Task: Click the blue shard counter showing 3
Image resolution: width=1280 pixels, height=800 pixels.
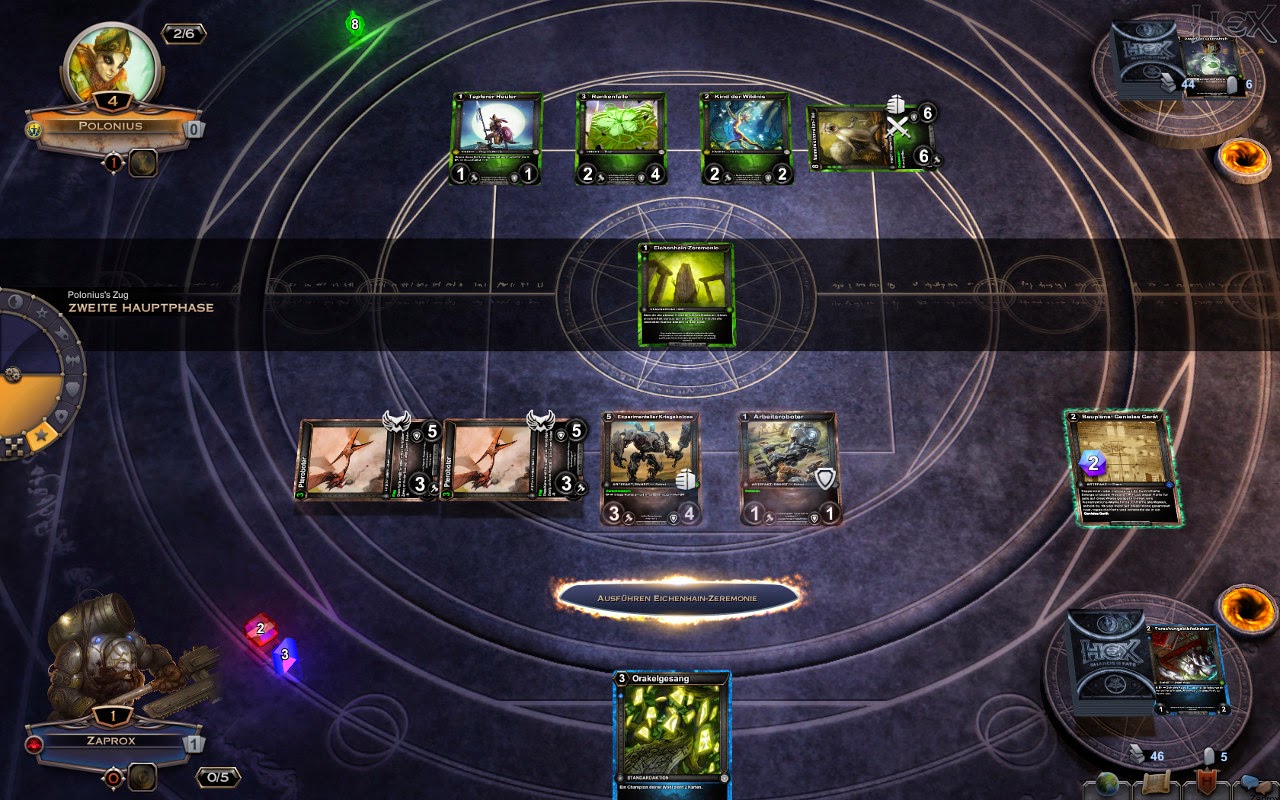Action: 284,655
